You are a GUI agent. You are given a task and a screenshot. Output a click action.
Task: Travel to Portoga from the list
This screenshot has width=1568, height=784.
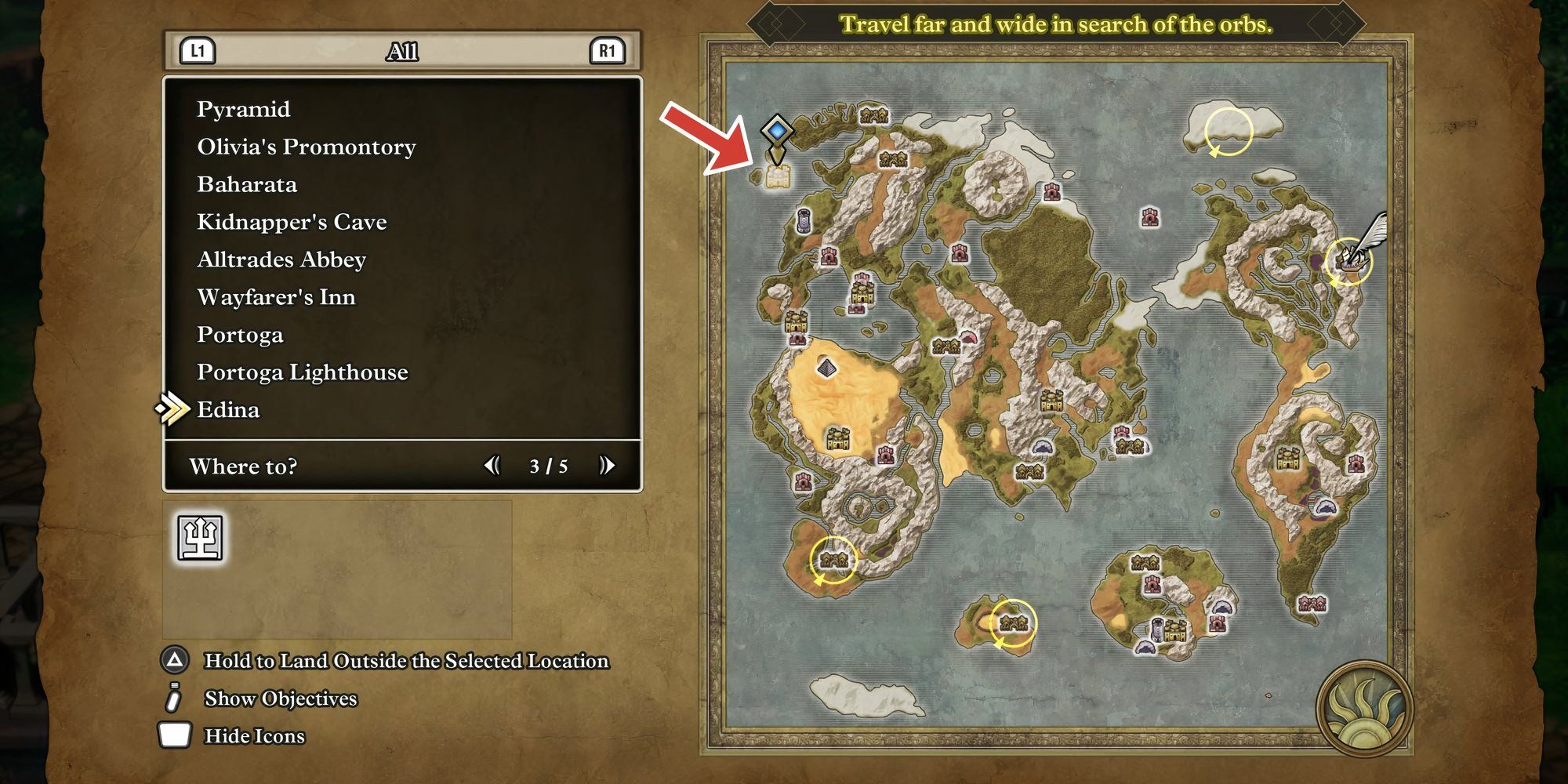tap(240, 335)
